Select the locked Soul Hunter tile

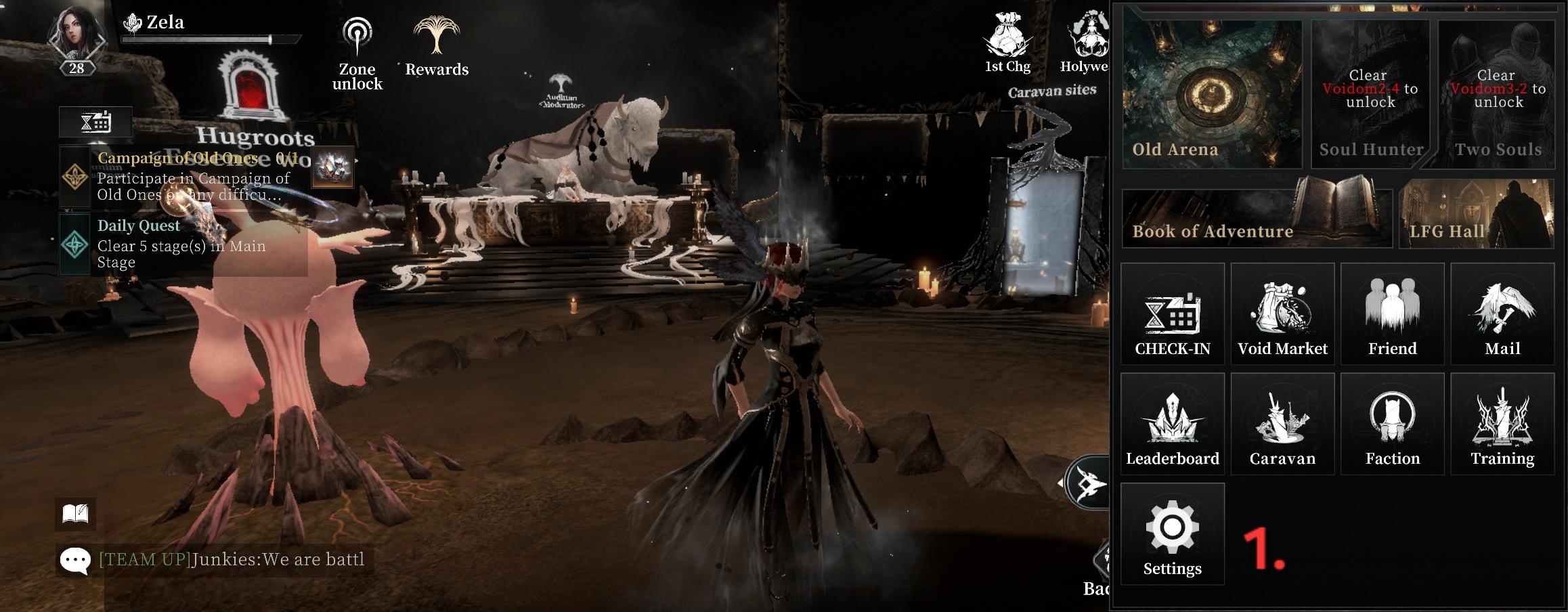tap(1370, 95)
